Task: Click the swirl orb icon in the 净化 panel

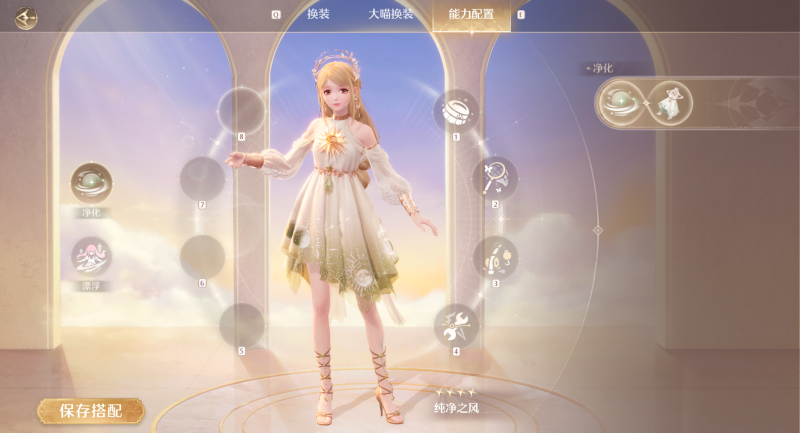Action: click(620, 102)
